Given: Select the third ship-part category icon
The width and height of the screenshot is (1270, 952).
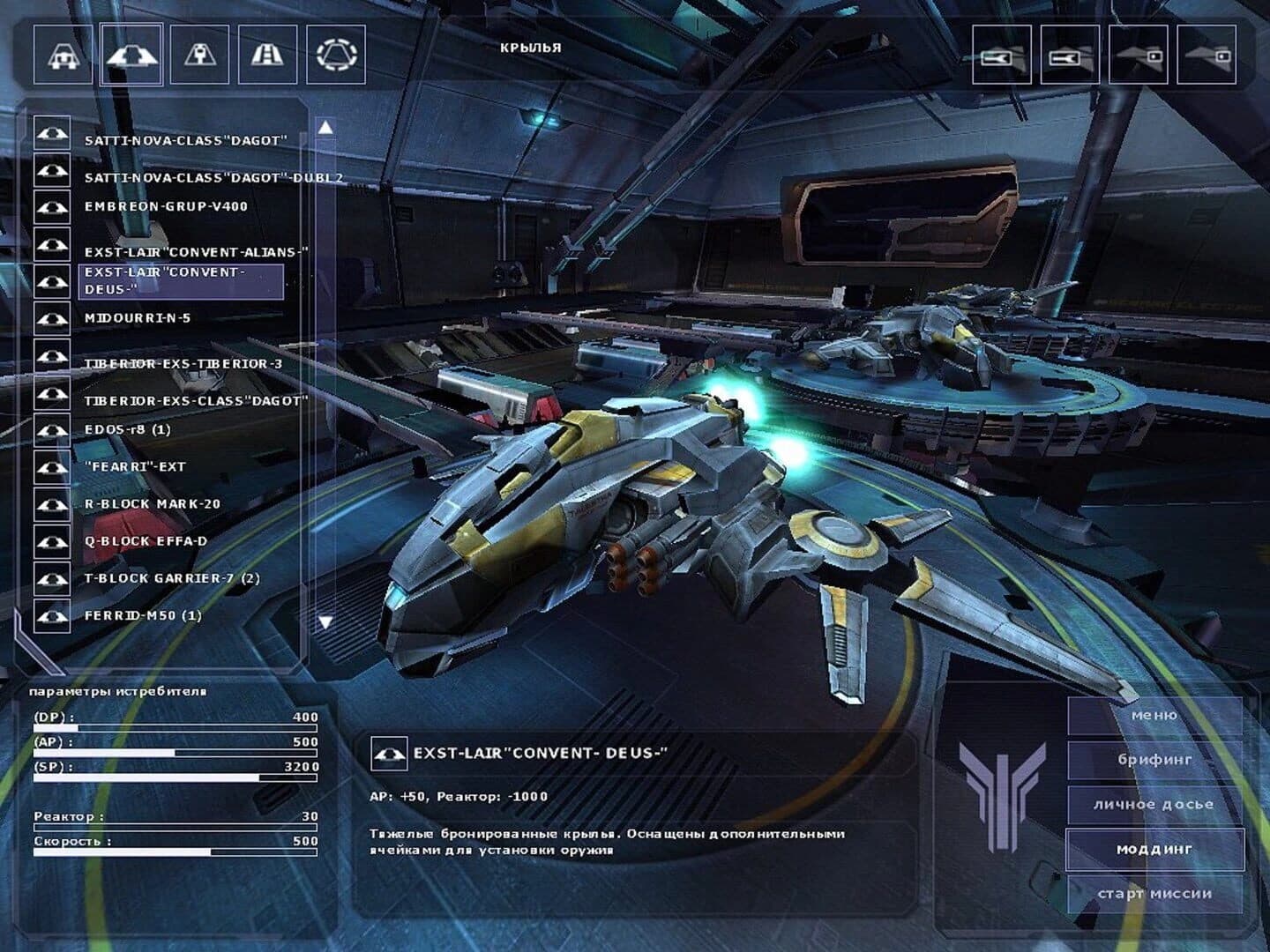Looking at the screenshot, I should pyautogui.click(x=201, y=56).
